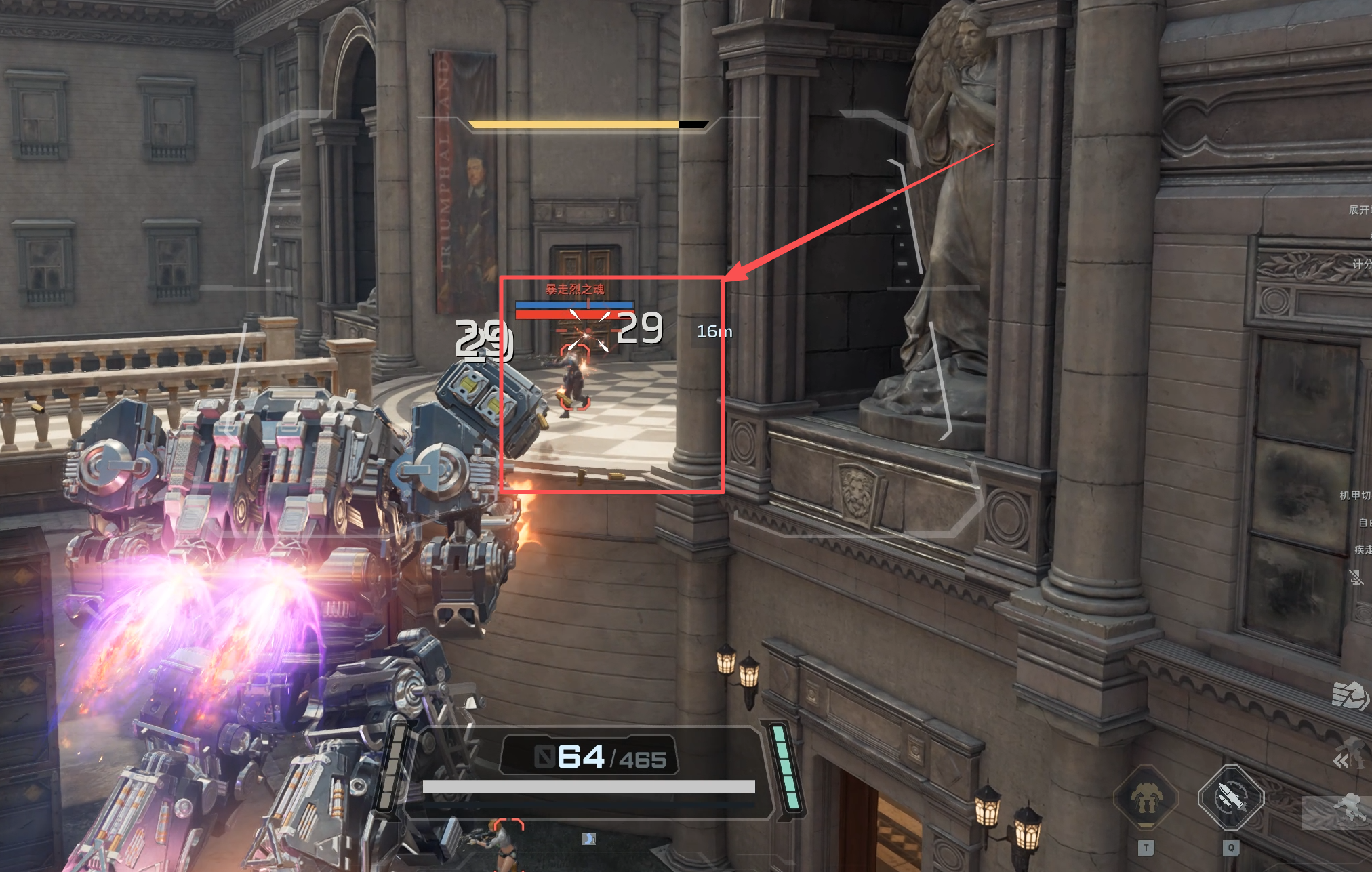This screenshot has width=1372, height=872.
Task: Activate the mech summon ability icon
Action: [1146, 797]
